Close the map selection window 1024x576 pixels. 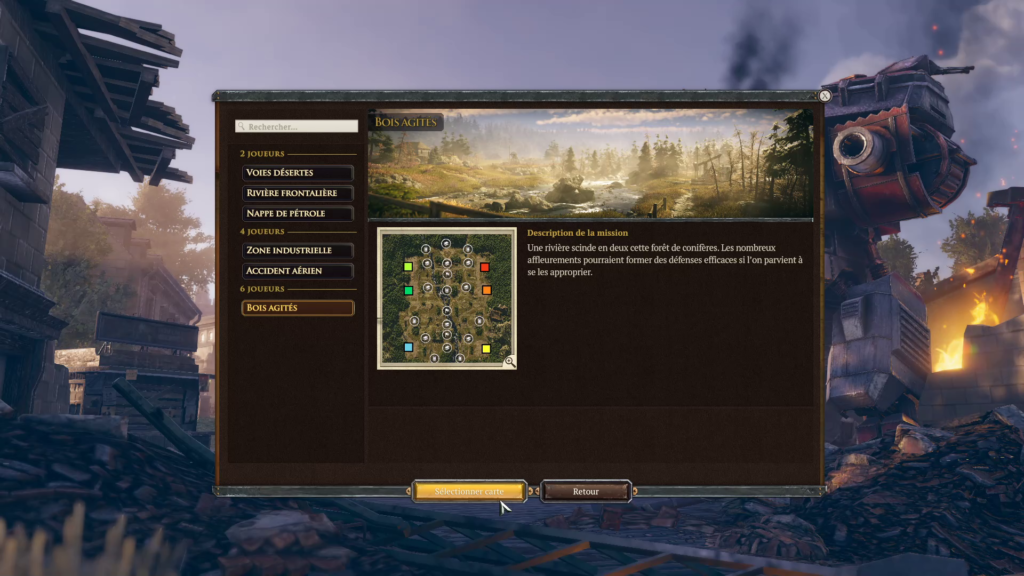tap(825, 96)
